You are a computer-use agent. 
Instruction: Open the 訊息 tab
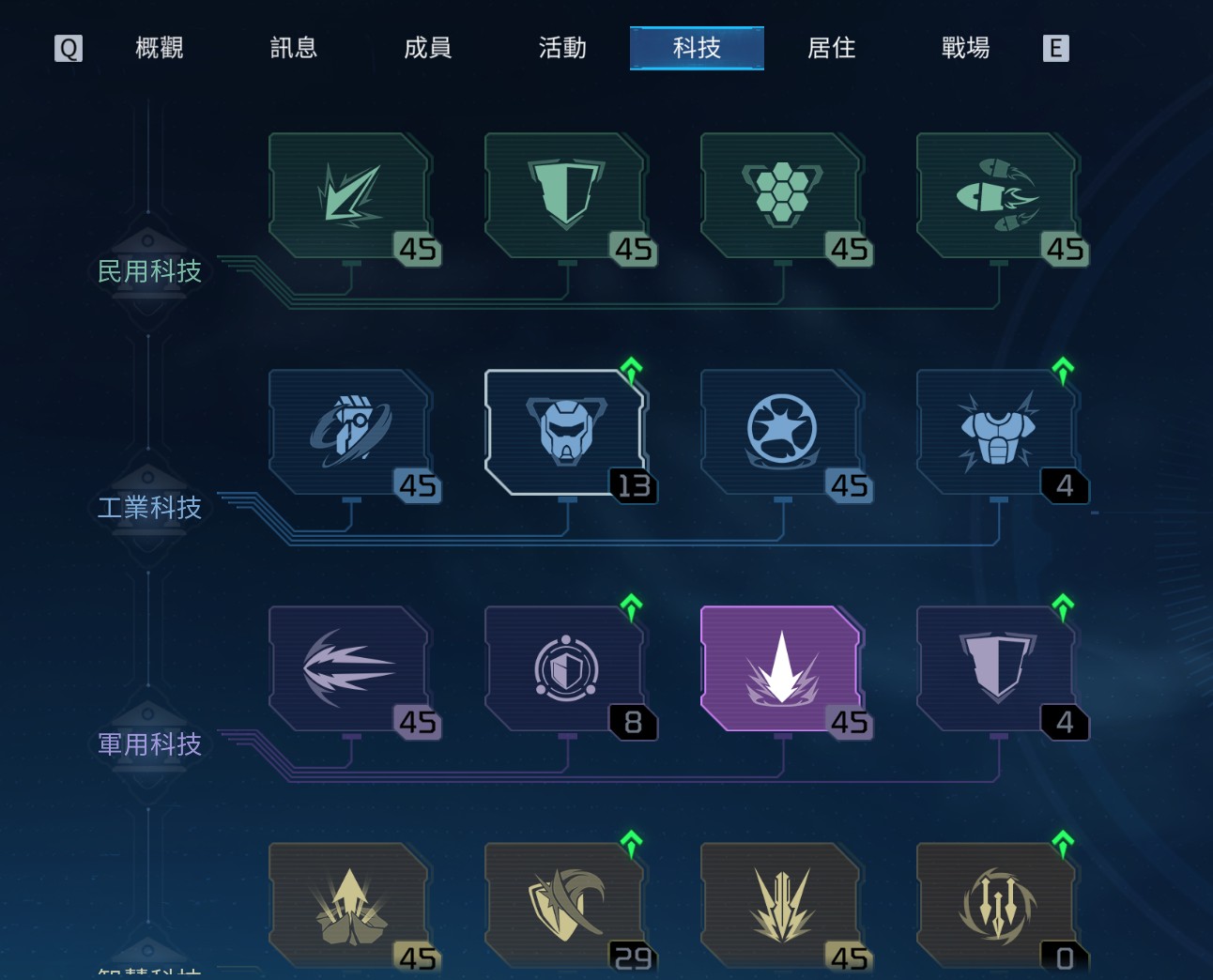click(293, 48)
